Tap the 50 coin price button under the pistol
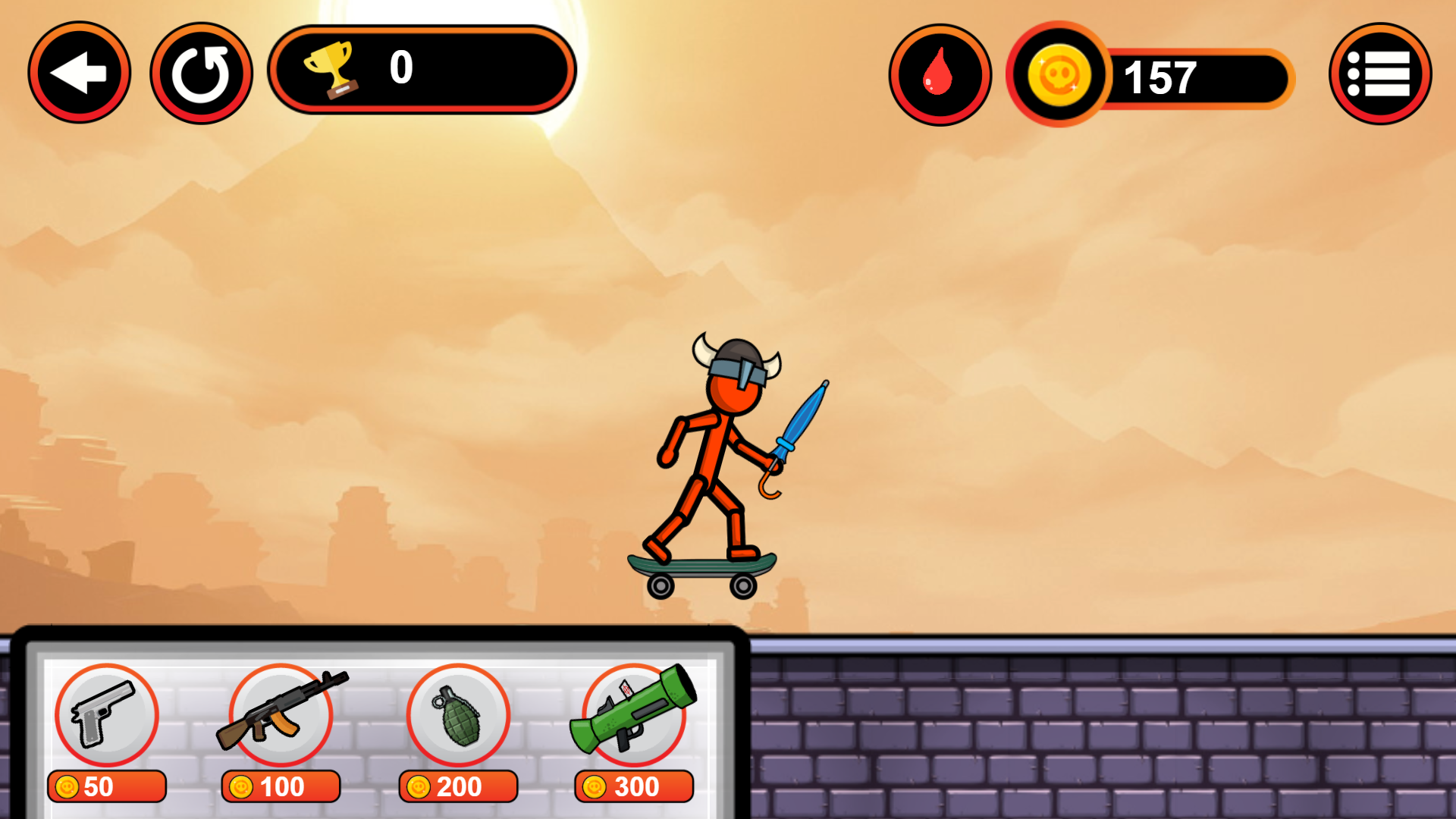 pos(106,786)
